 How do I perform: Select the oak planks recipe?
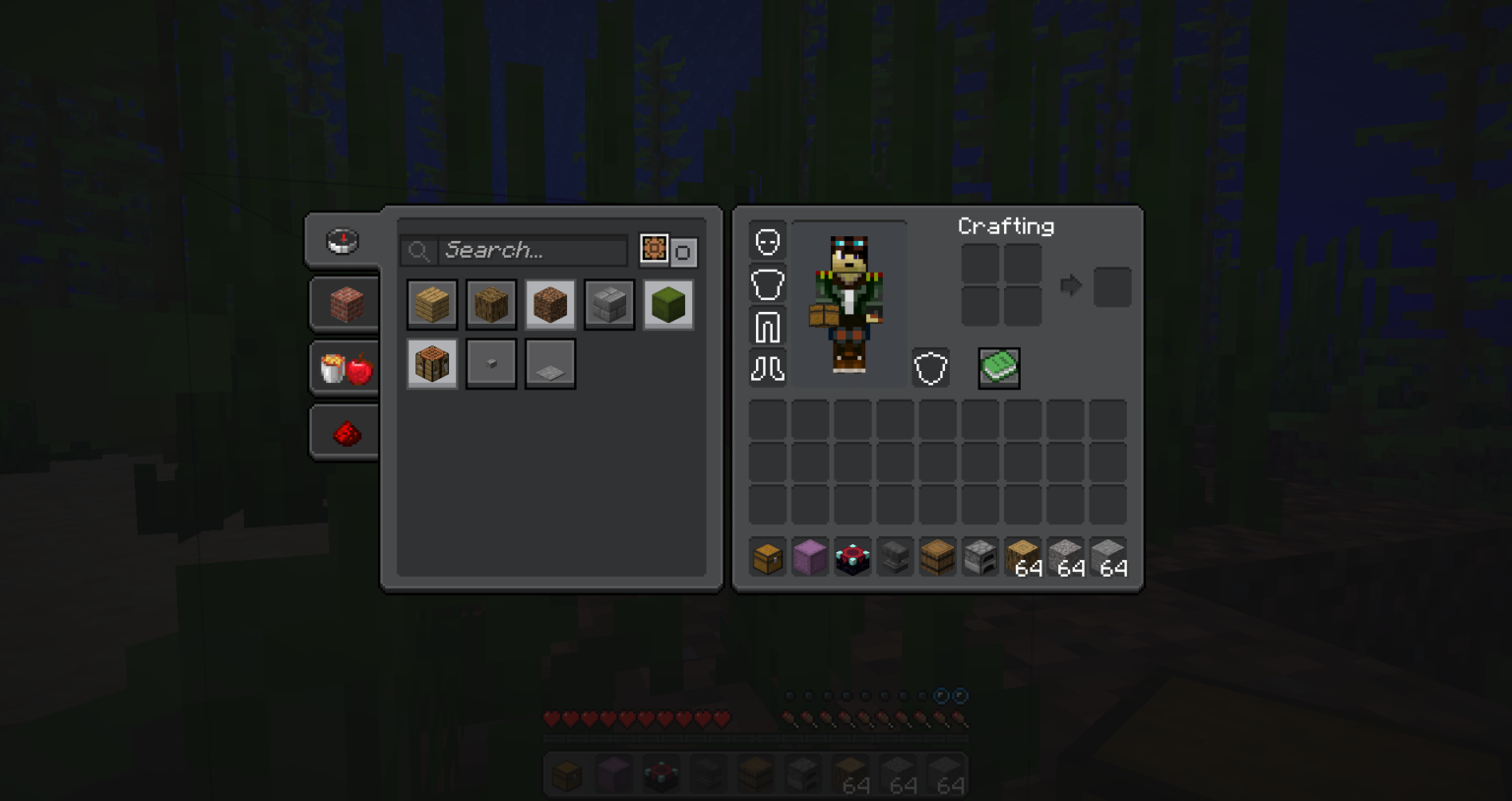[432, 304]
